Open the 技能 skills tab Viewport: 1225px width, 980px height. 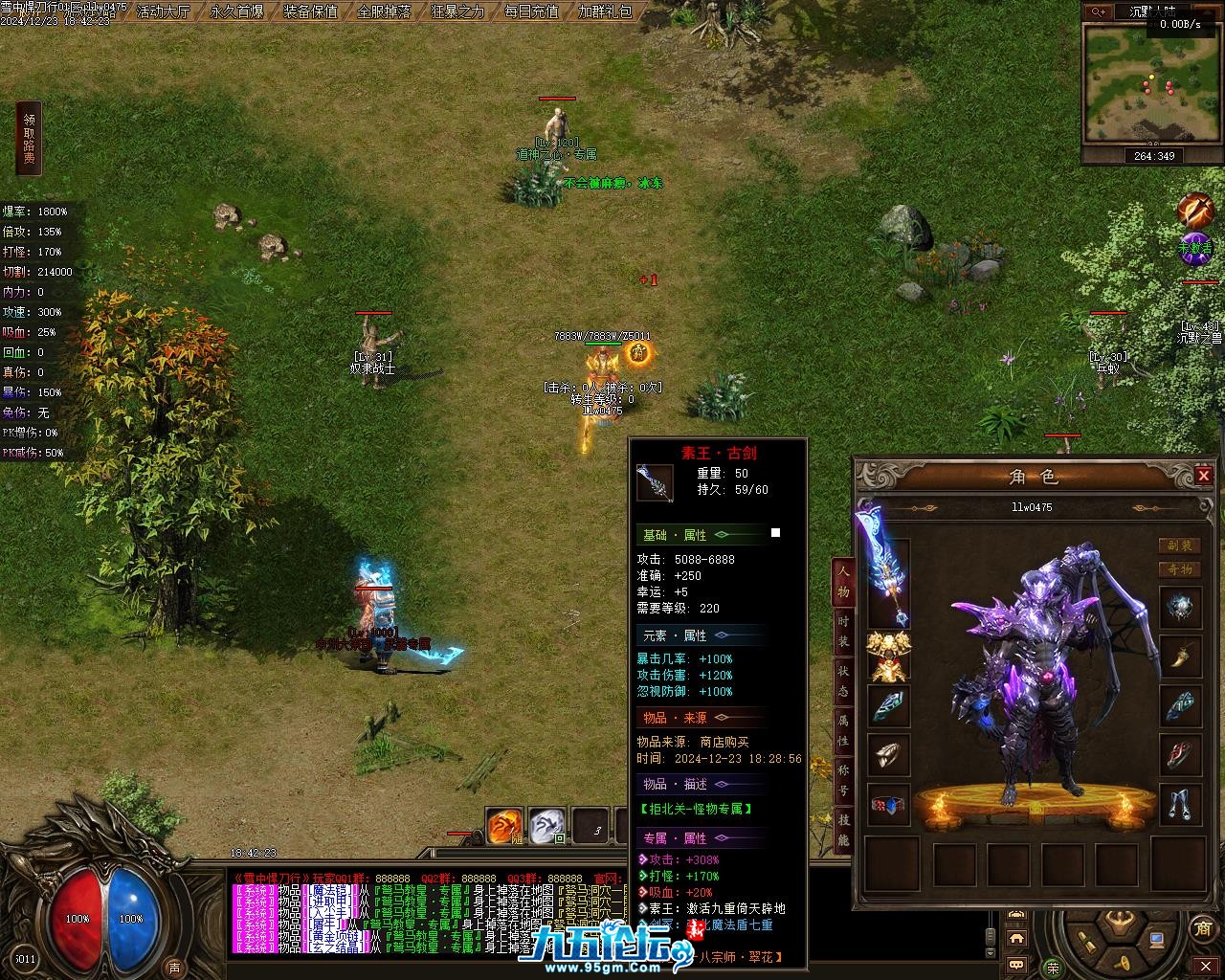(x=843, y=829)
